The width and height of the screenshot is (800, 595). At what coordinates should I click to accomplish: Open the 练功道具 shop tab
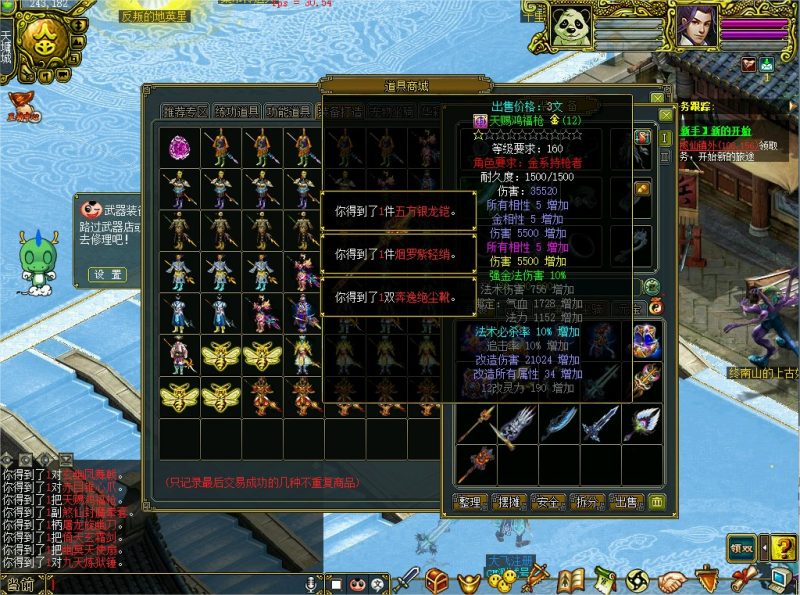pos(235,112)
